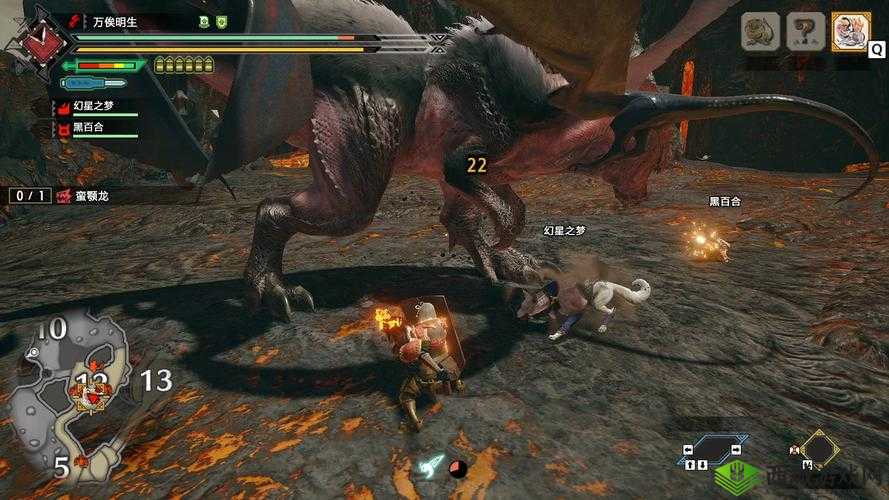This screenshot has height=500, width=889.
Task: Select party companion 幻星之梦 in the list
Action: [x=95, y=107]
